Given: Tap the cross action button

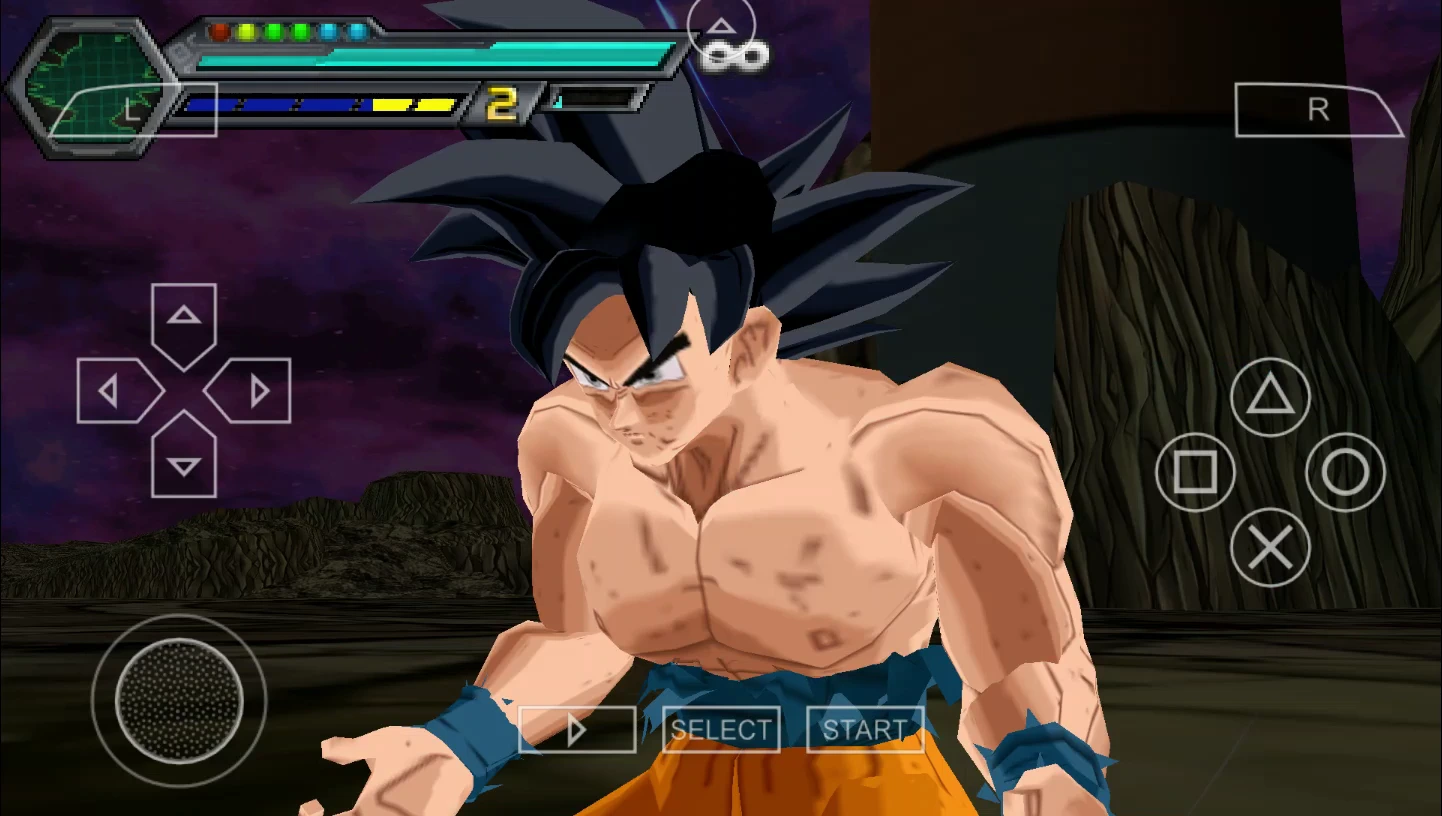Looking at the screenshot, I should 1270,547.
